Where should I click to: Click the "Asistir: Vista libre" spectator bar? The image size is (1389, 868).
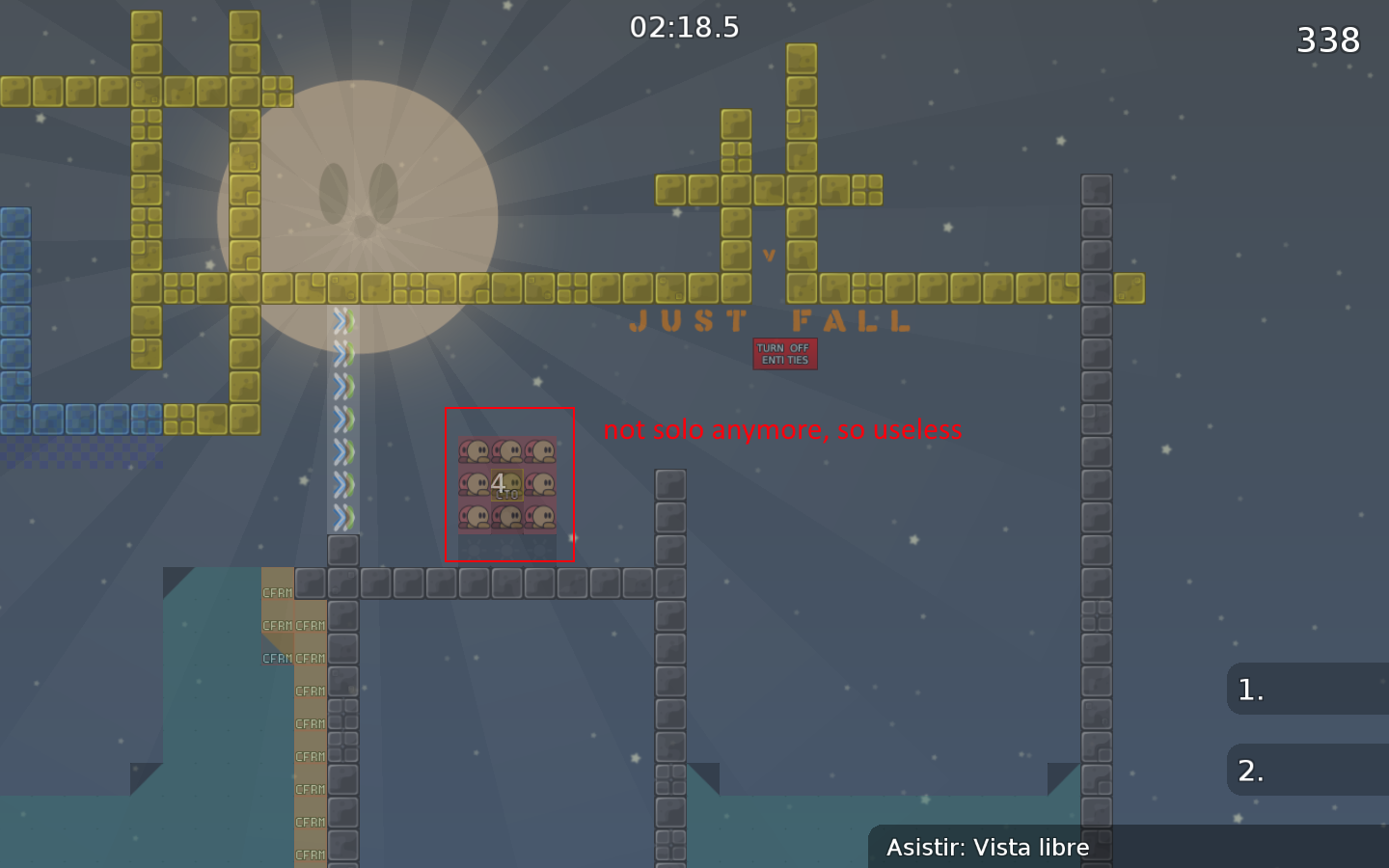point(989,847)
